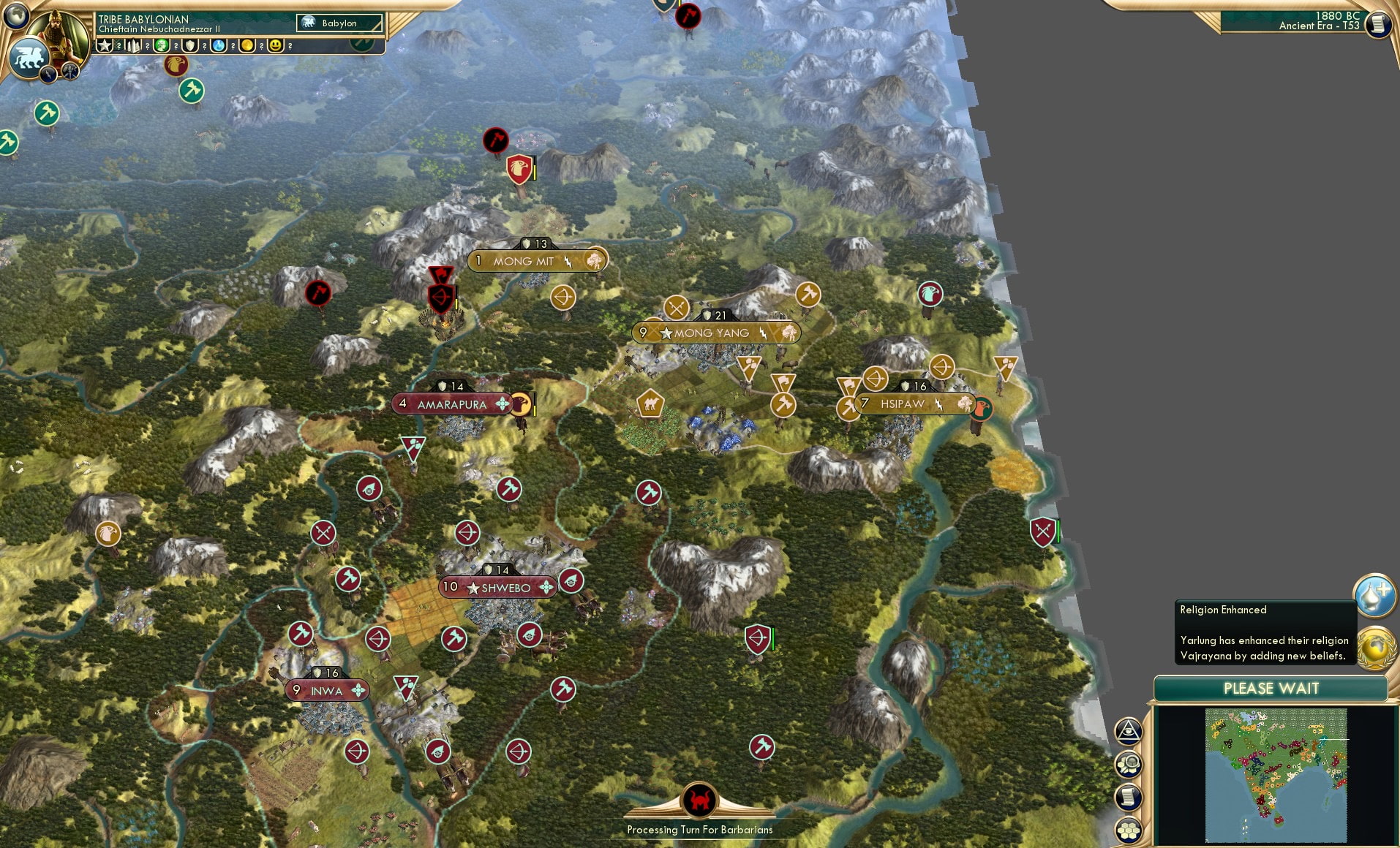
Task: Toggle the hex grid overlay button
Action: 1129,830
